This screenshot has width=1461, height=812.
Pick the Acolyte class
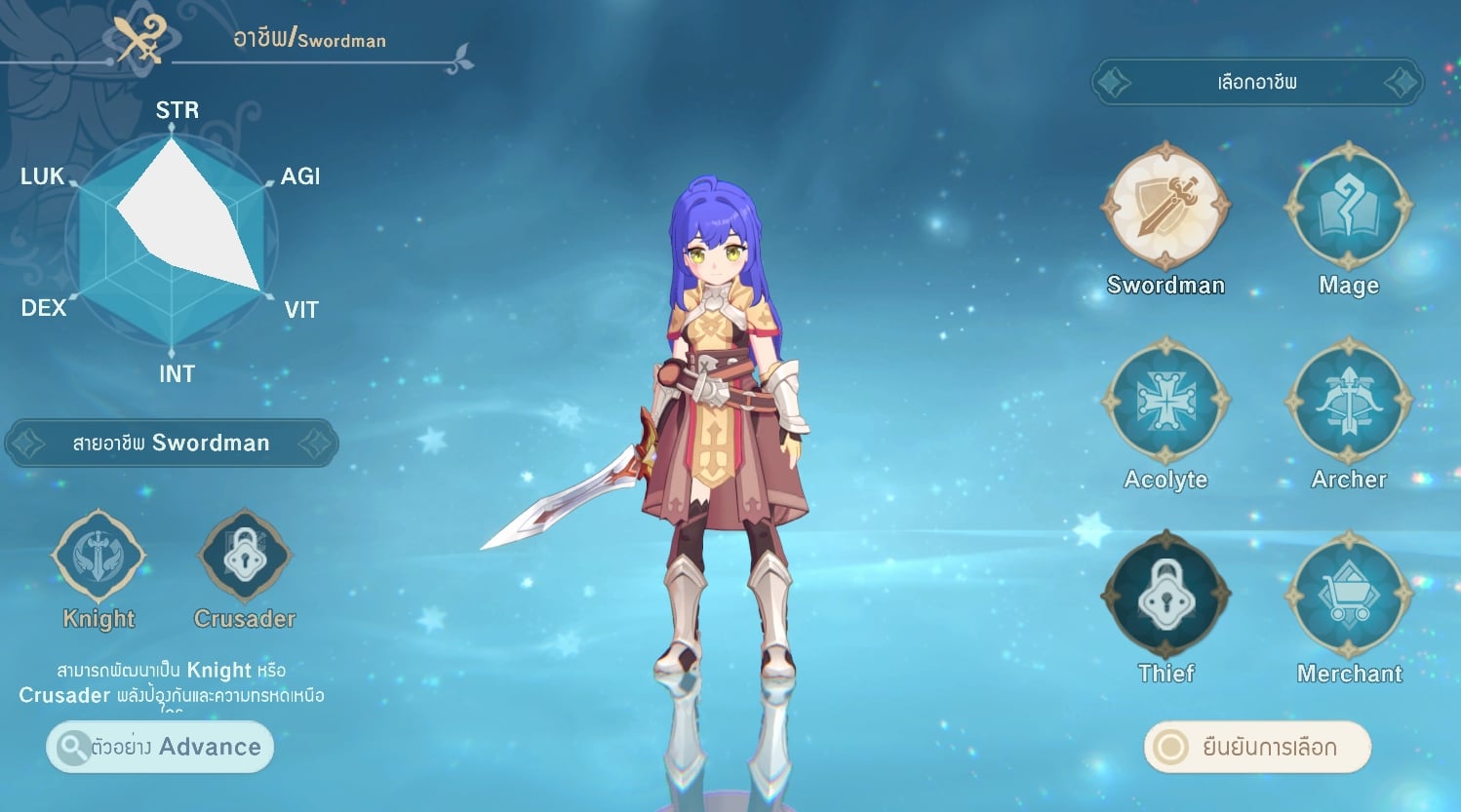coord(1165,401)
